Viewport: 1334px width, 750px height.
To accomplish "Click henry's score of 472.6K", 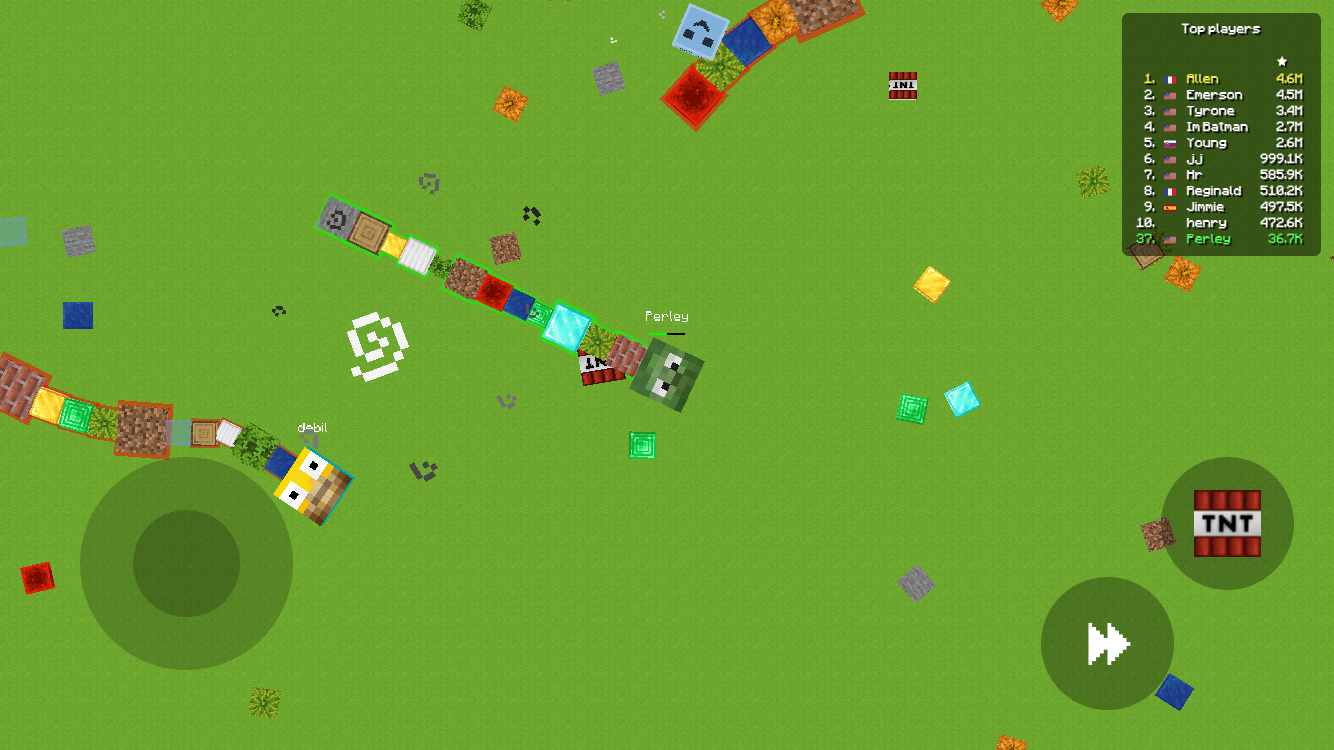I will point(1285,222).
